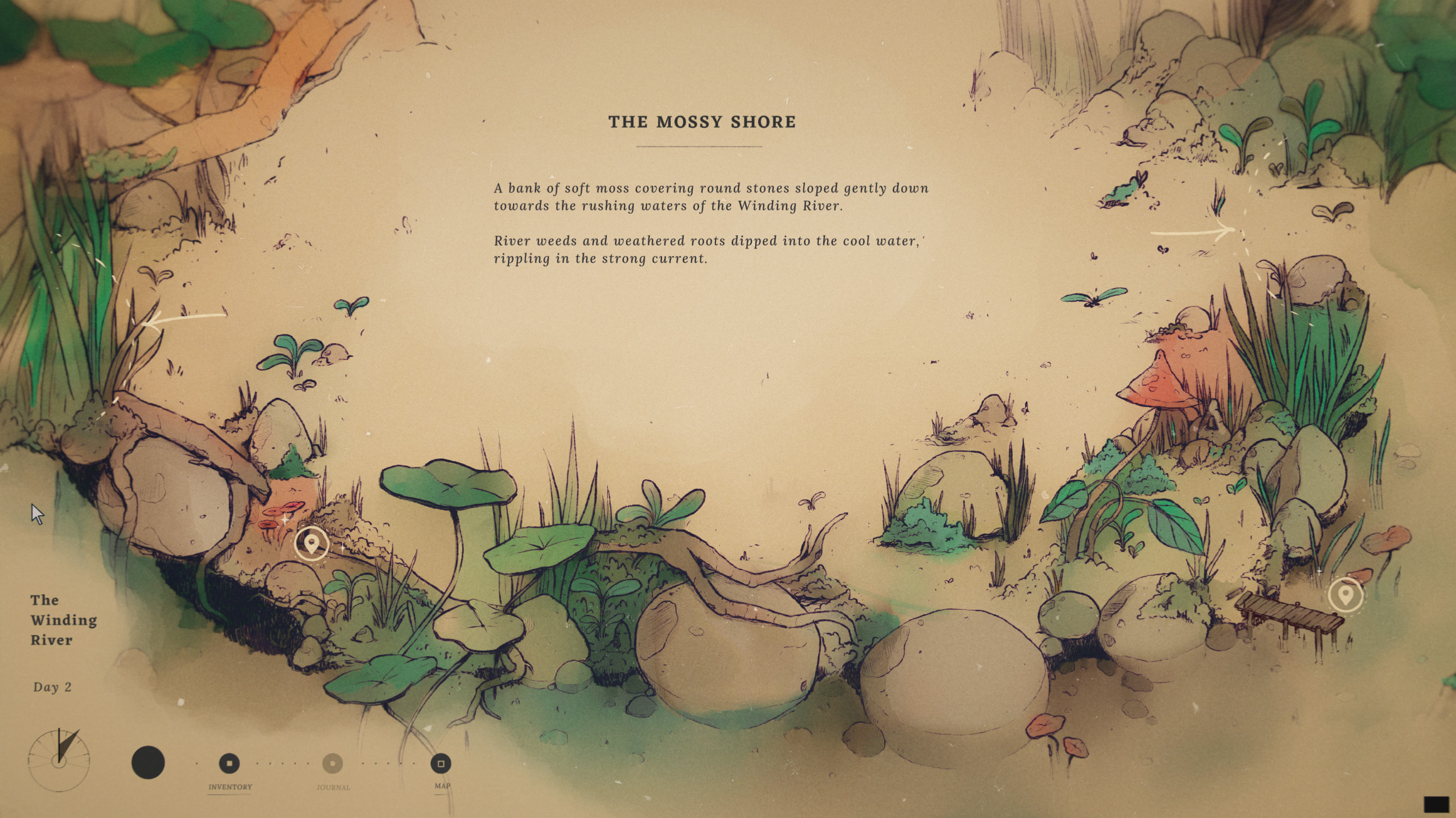1456x818 pixels.
Task: Select the location marker above the wooden dock
Action: (x=1345, y=595)
